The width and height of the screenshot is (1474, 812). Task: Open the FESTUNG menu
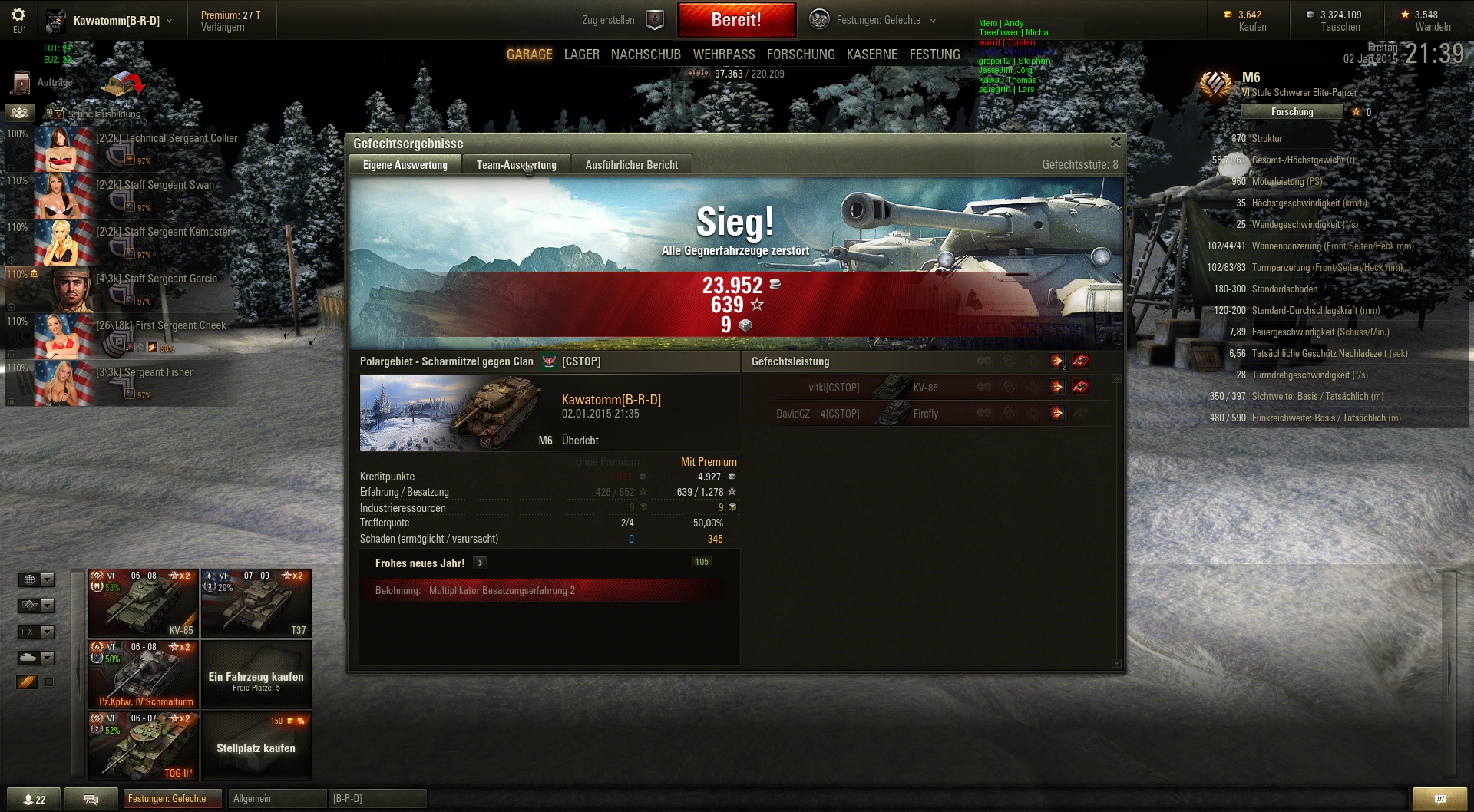934,54
